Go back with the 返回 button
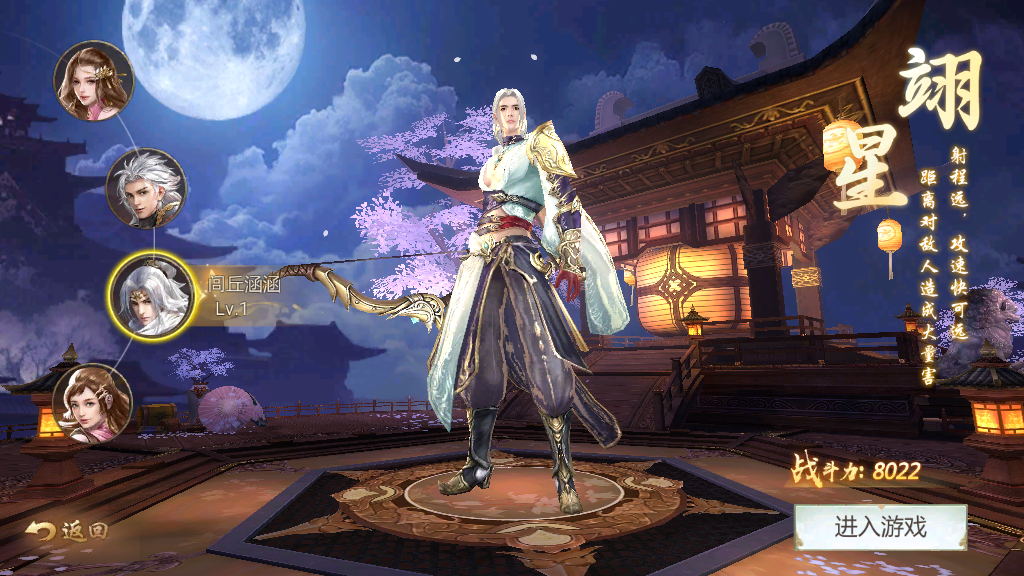 [67, 531]
